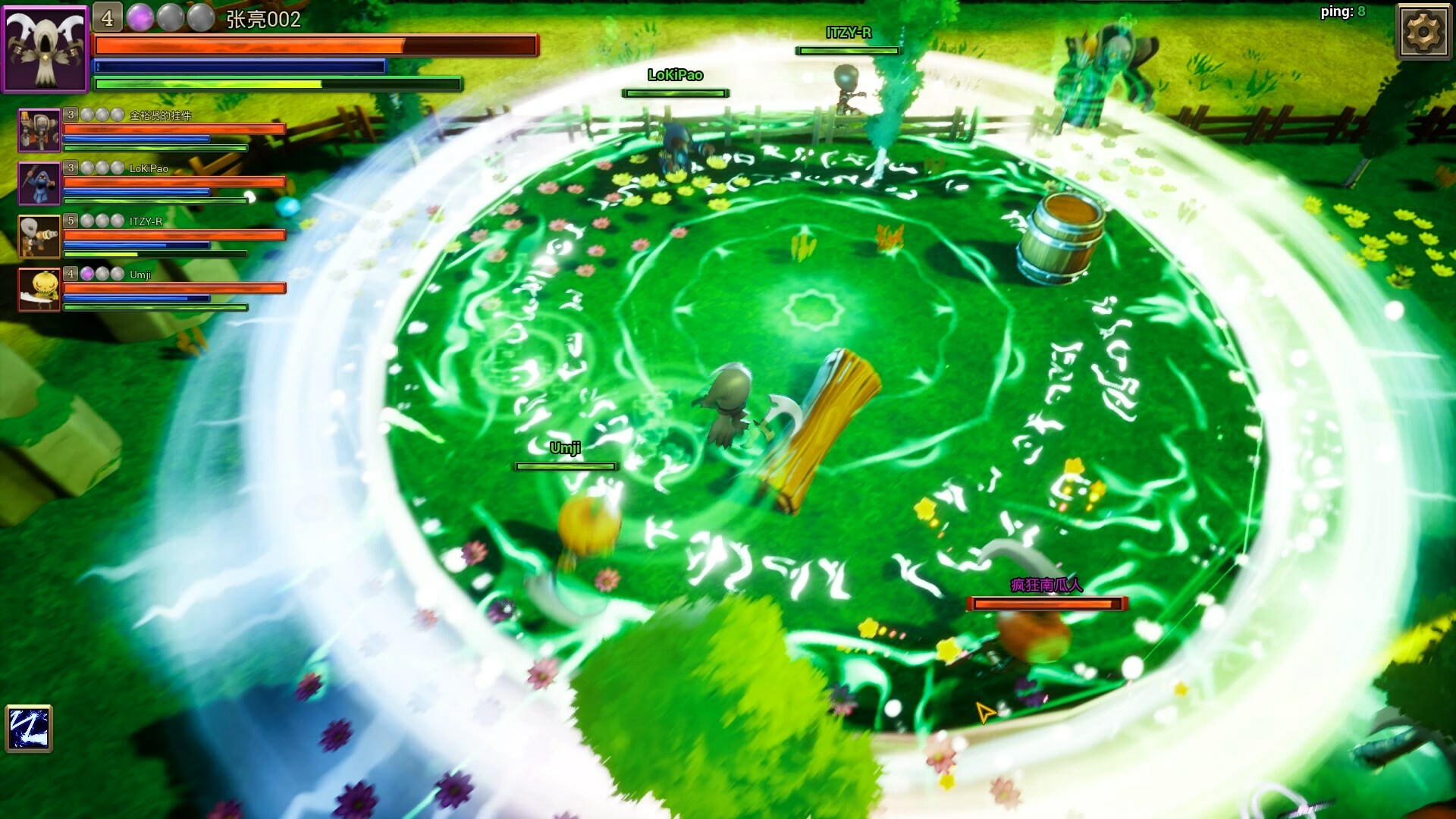
Task: Toggle the third gray orb on ITZY-R's row
Action: pyautogui.click(x=116, y=220)
